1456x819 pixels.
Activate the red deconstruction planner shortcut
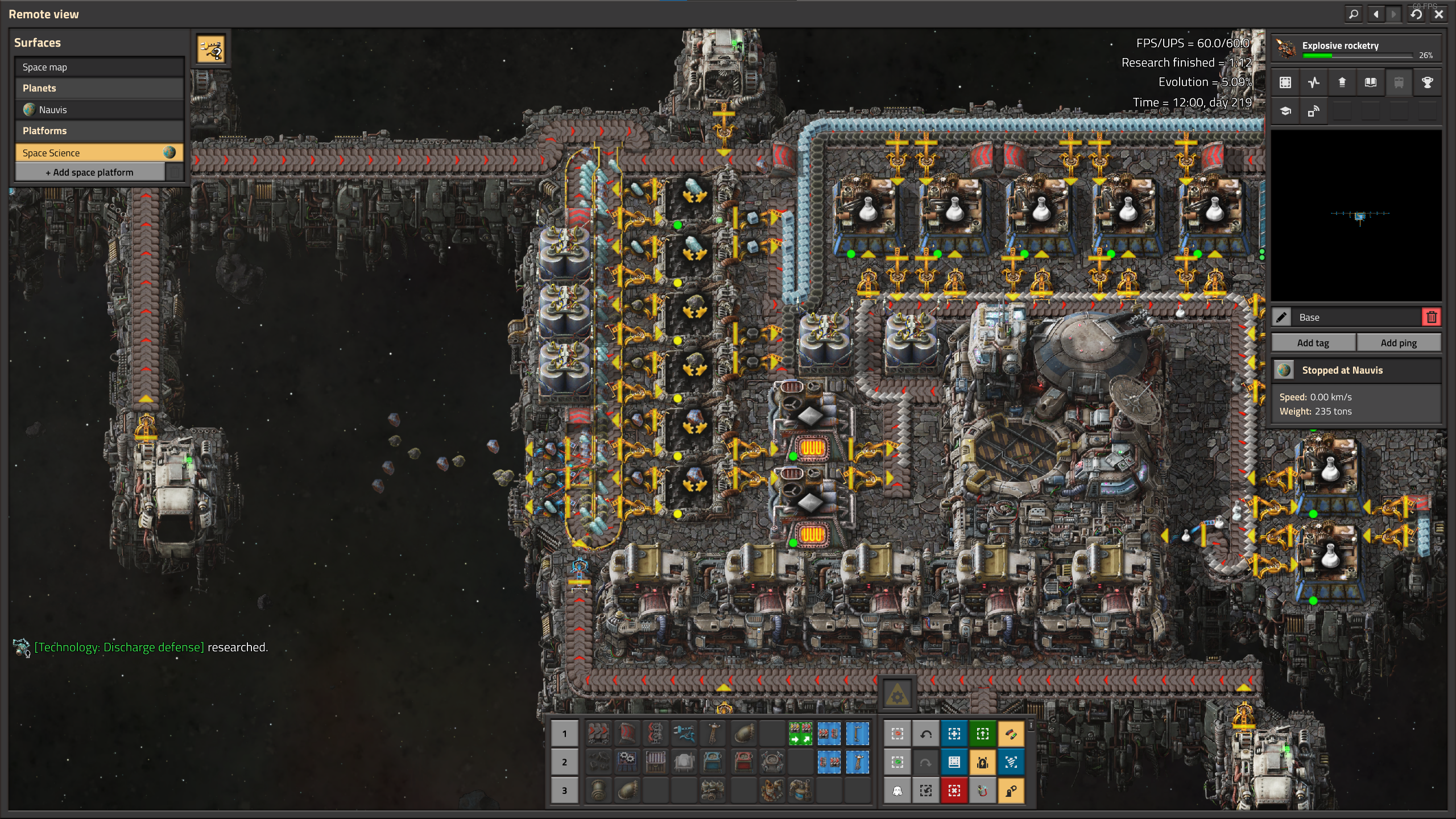(954, 791)
